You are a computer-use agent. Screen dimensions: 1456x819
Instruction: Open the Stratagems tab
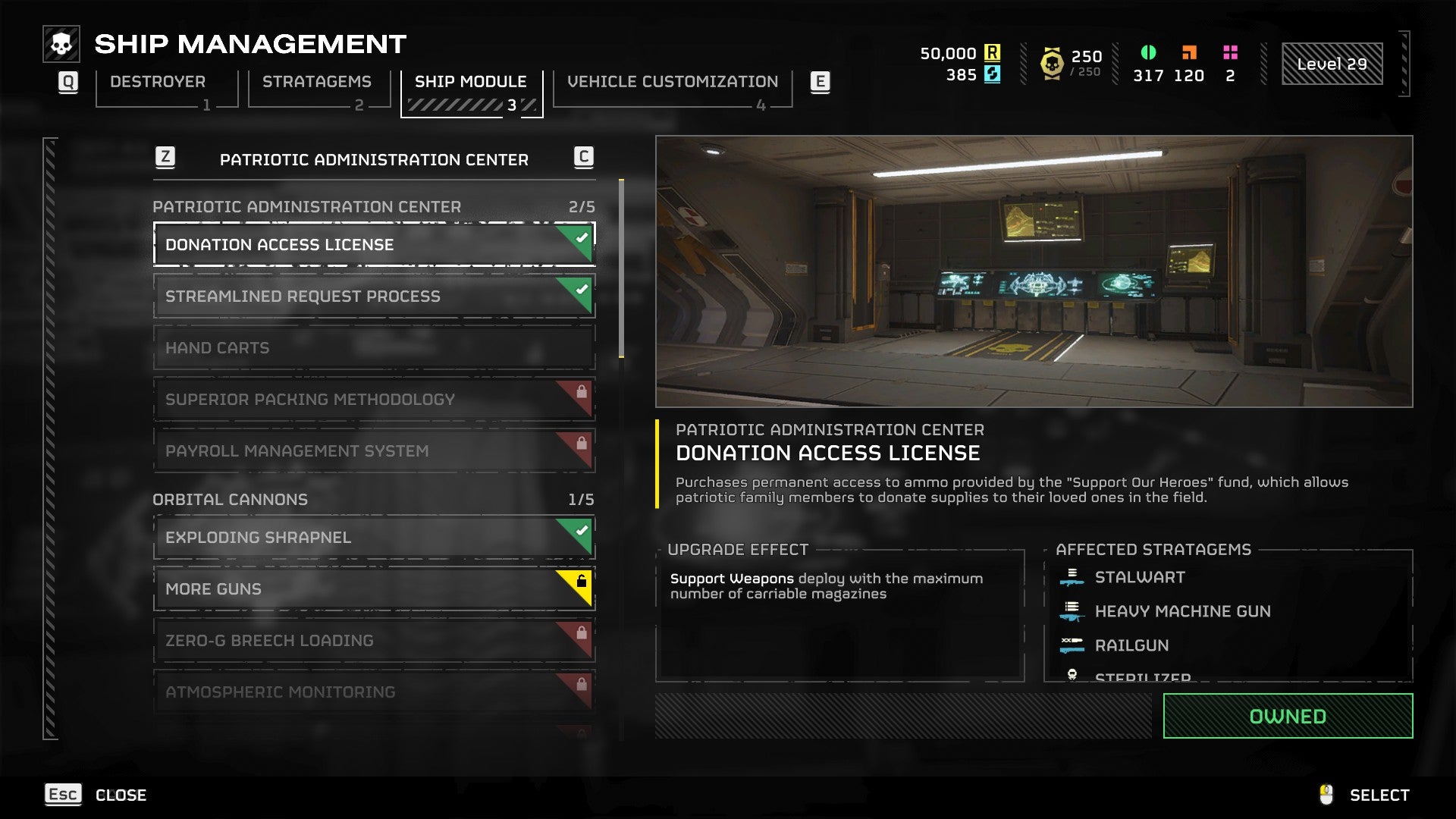coord(317,82)
